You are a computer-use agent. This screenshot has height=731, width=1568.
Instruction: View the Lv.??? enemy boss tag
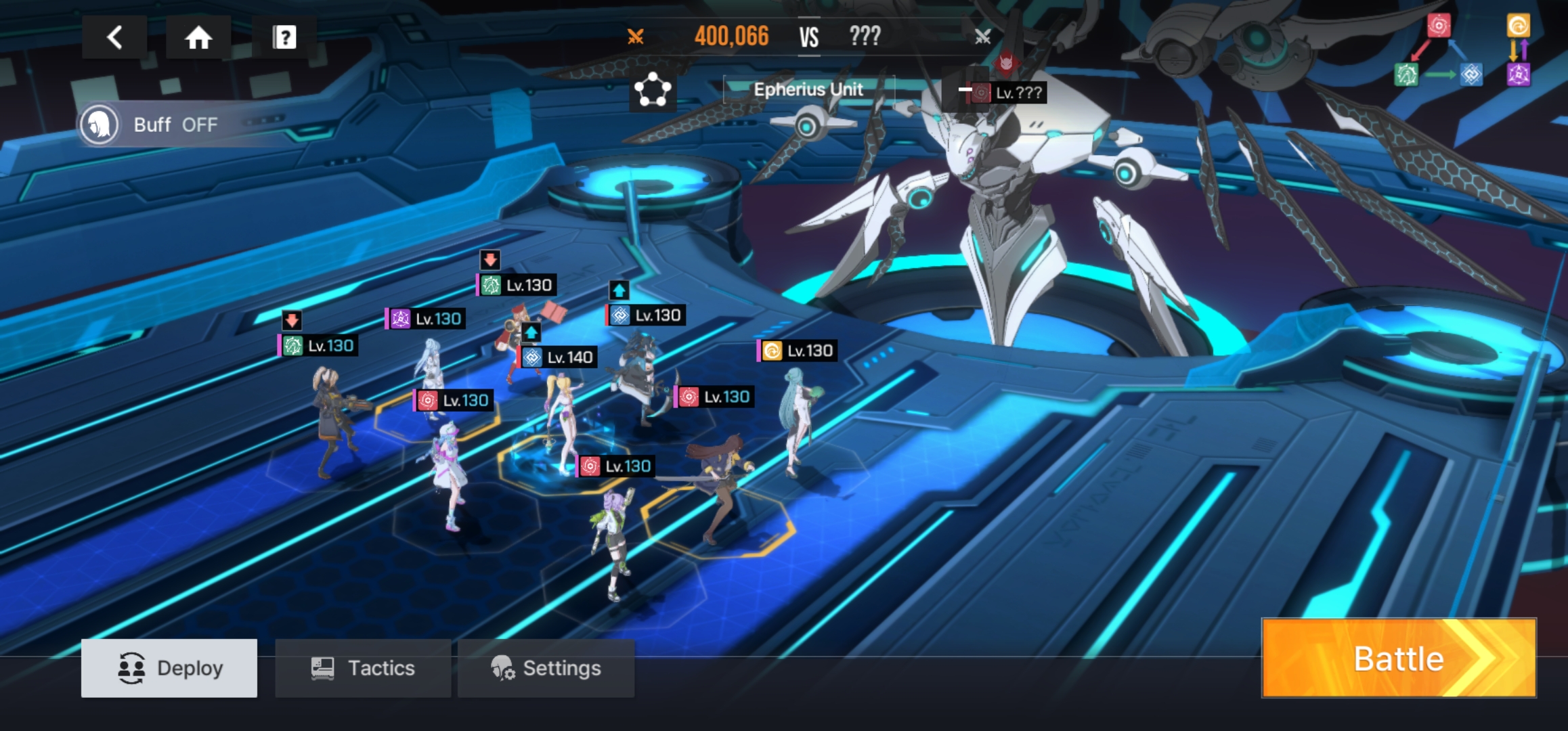(1009, 93)
